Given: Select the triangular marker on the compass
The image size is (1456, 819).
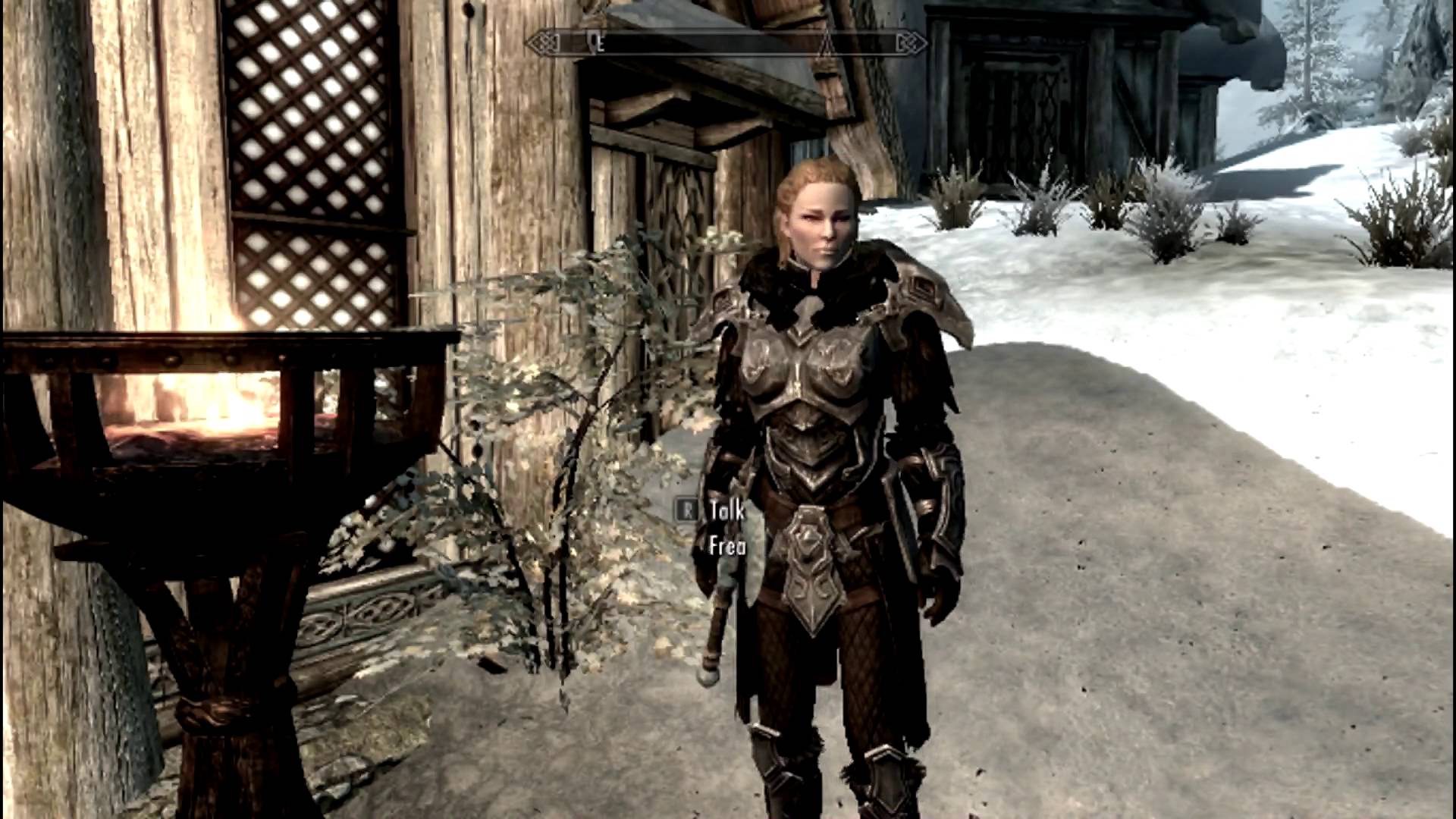Looking at the screenshot, I should (829, 45).
